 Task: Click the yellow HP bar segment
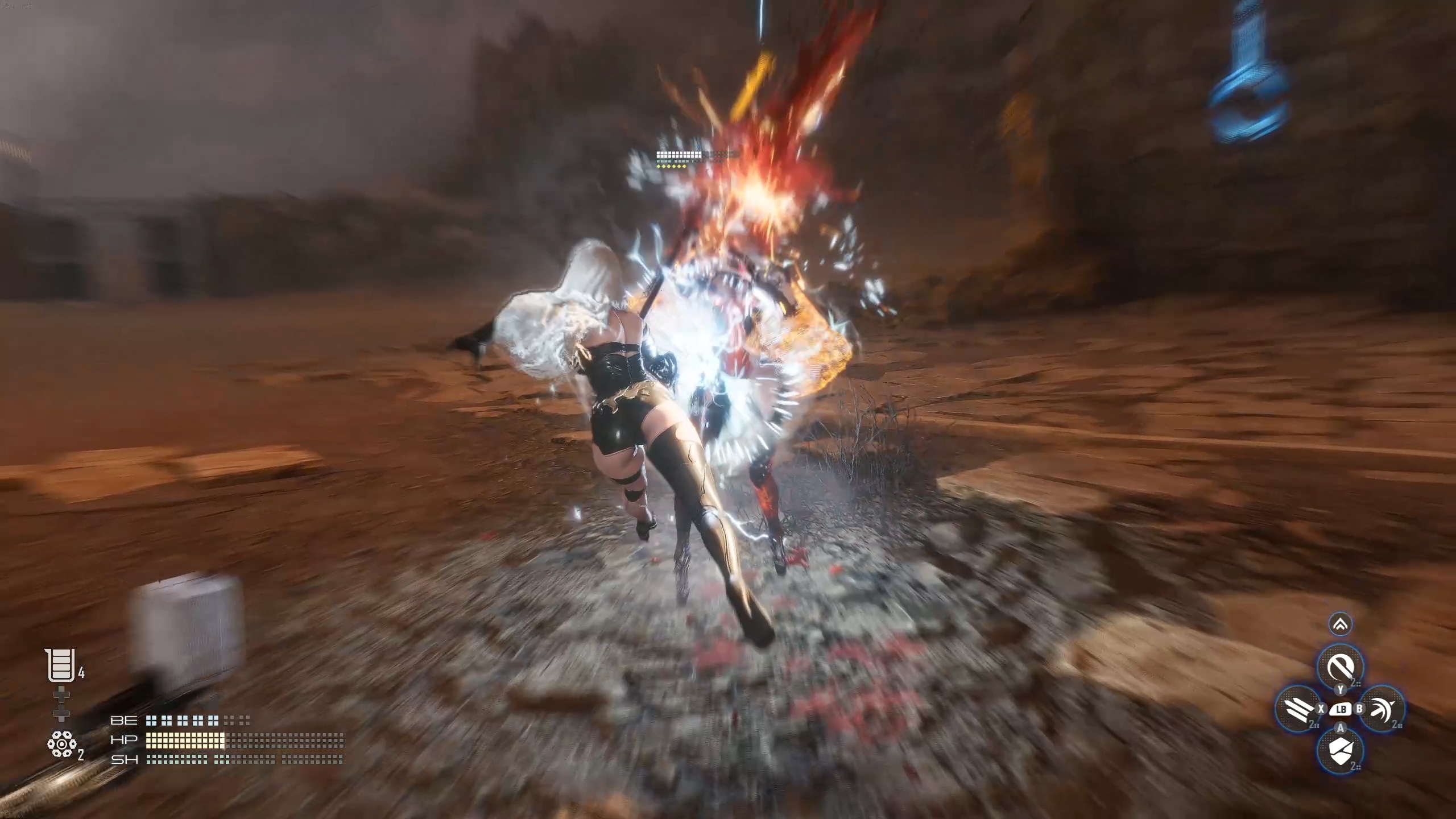pyautogui.click(x=185, y=741)
